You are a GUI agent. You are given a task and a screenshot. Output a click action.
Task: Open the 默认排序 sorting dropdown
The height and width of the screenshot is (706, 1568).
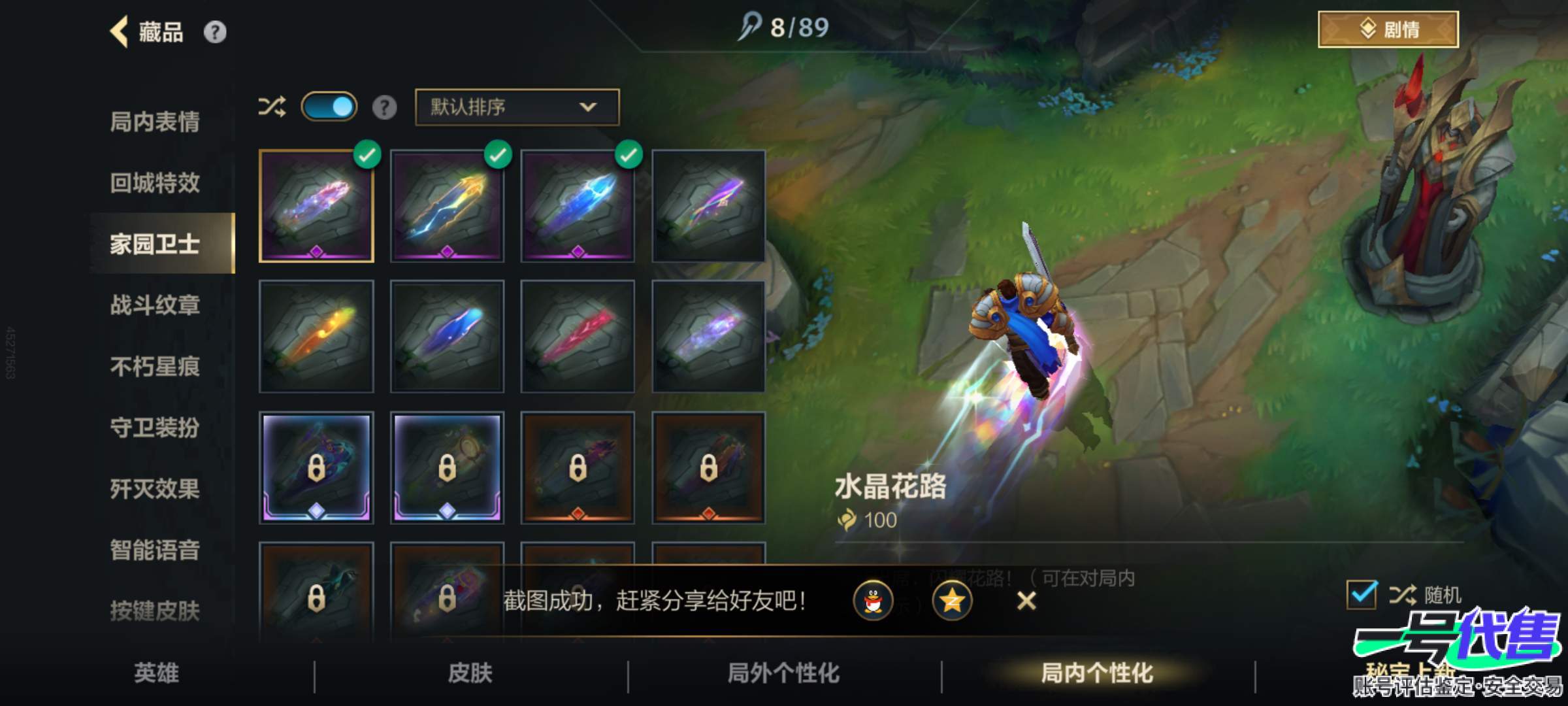[515, 108]
